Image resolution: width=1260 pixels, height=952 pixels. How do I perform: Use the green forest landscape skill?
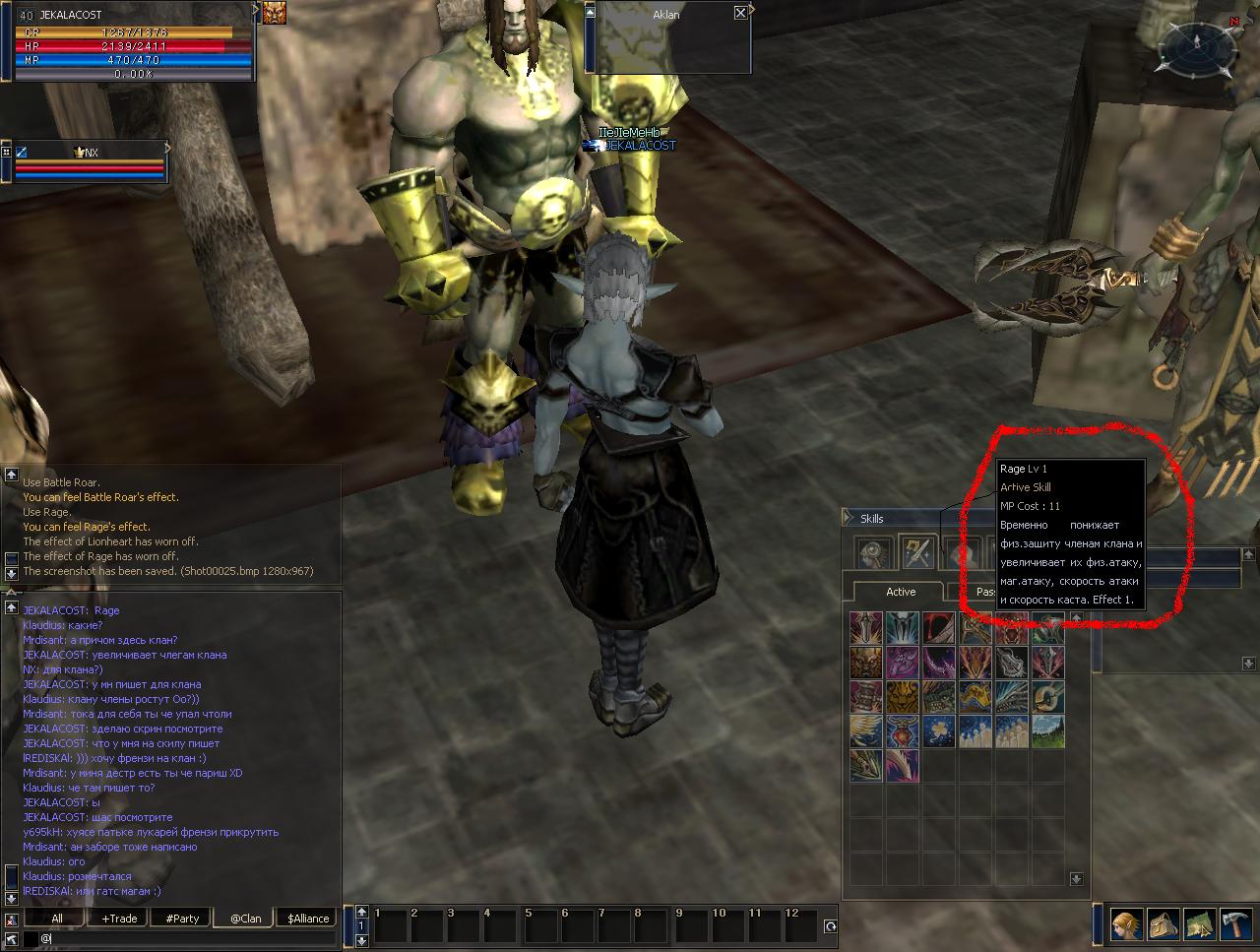1048,730
